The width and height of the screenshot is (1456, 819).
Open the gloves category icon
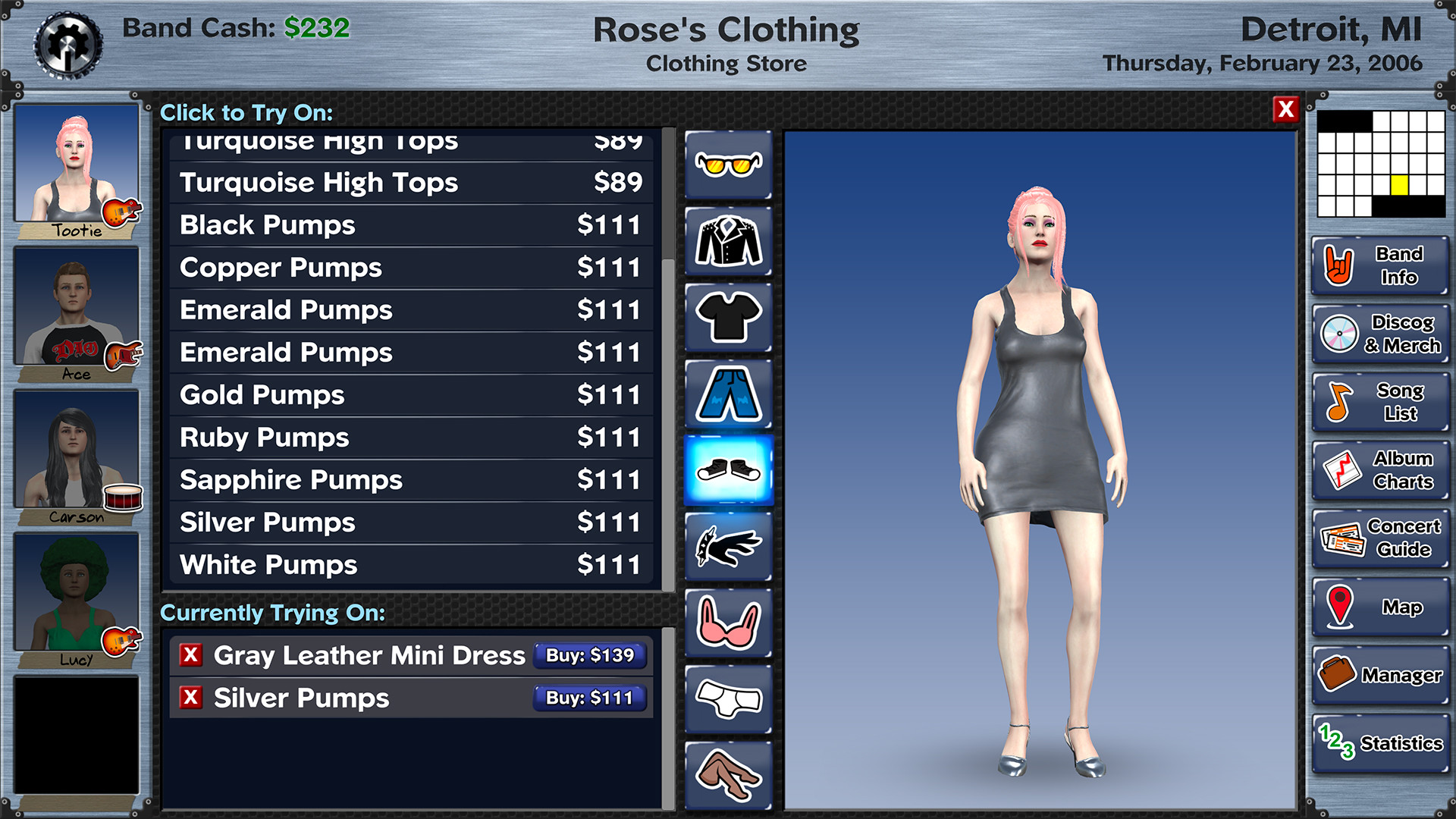[727, 548]
